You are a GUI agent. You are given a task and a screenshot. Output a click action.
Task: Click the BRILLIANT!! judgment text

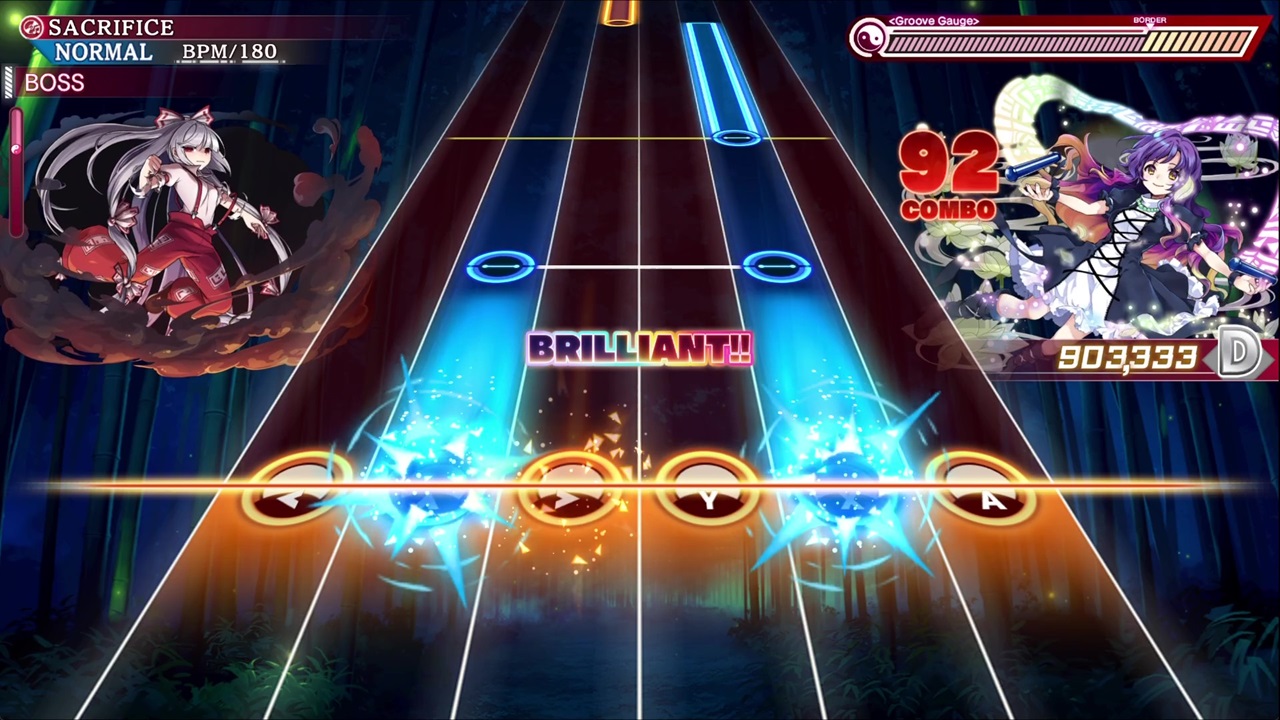click(x=639, y=348)
